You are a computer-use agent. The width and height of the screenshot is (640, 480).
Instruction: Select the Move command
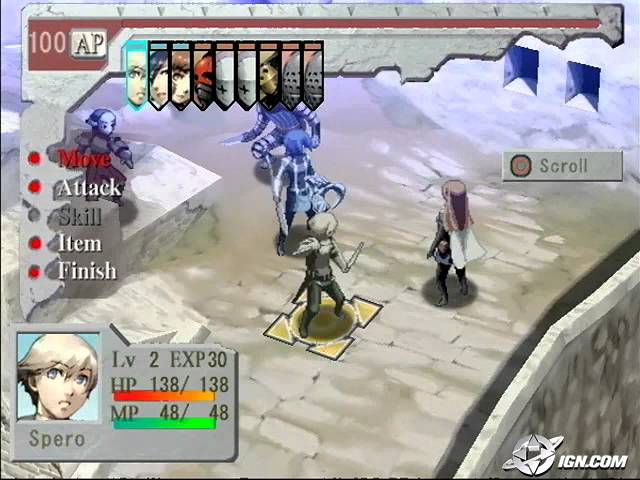(84, 157)
